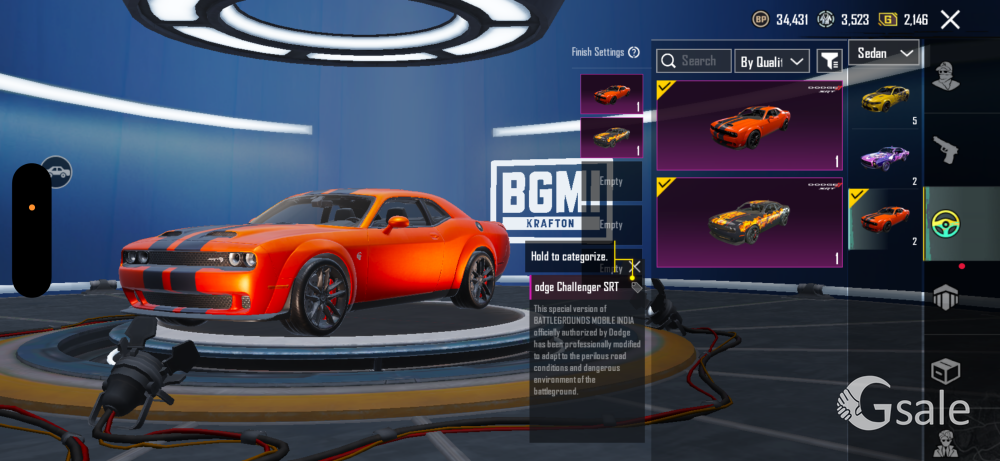
Task: Select the orange car finish slot
Action: pyautogui.click(x=611, y=94)
